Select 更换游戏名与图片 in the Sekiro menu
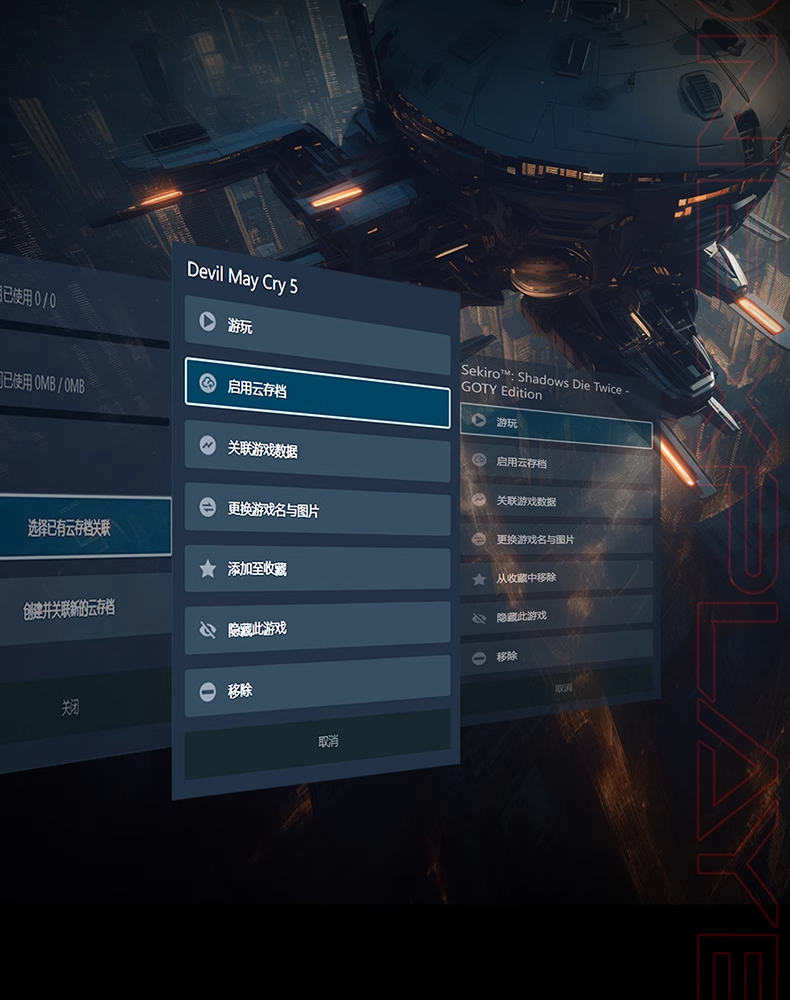Viewport: 790px width, 1000px height. pyautogui.click(x=557, y=540)
